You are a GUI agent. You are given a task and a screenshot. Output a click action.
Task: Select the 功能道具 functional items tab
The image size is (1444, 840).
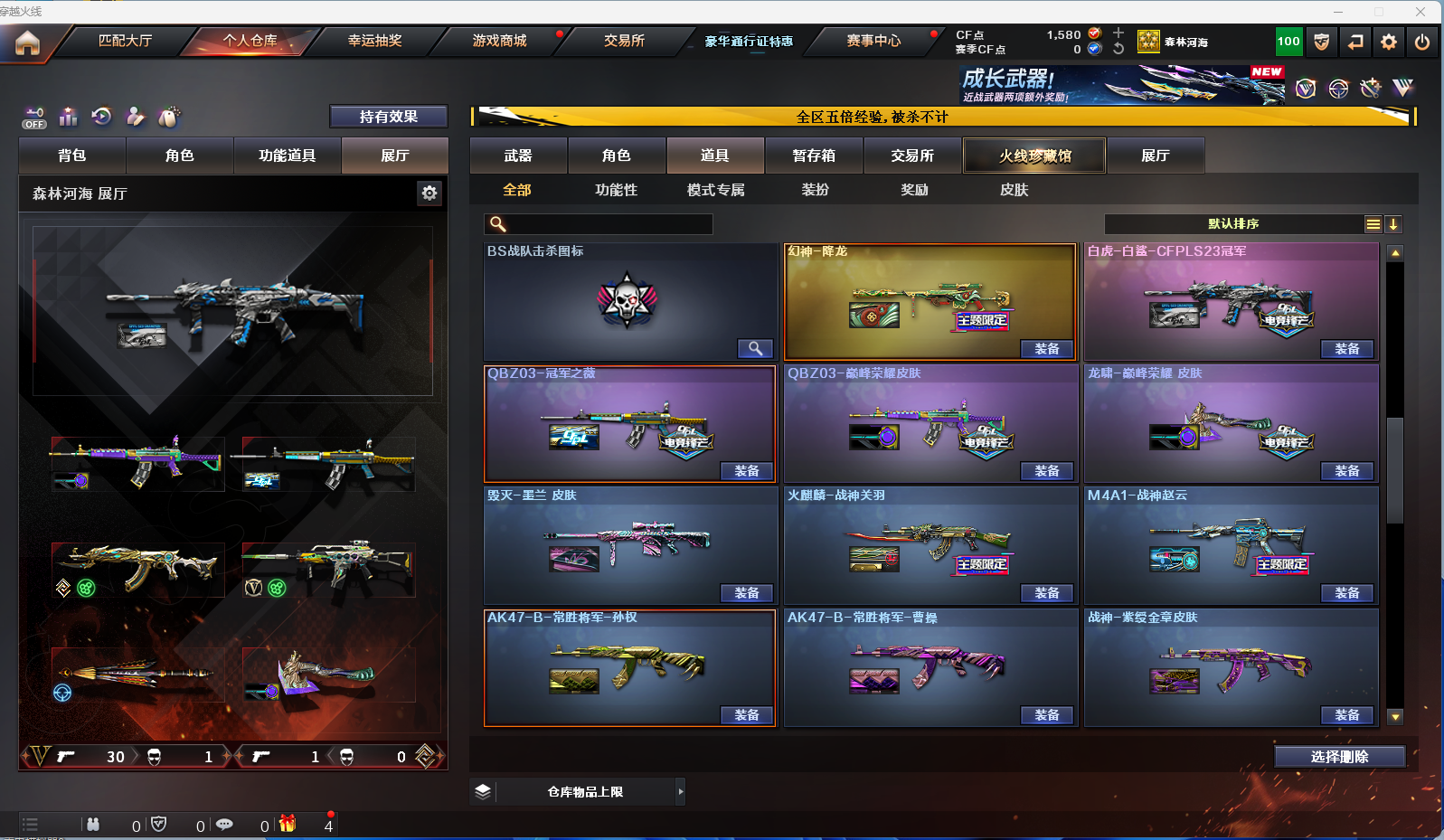pos(287,156)
